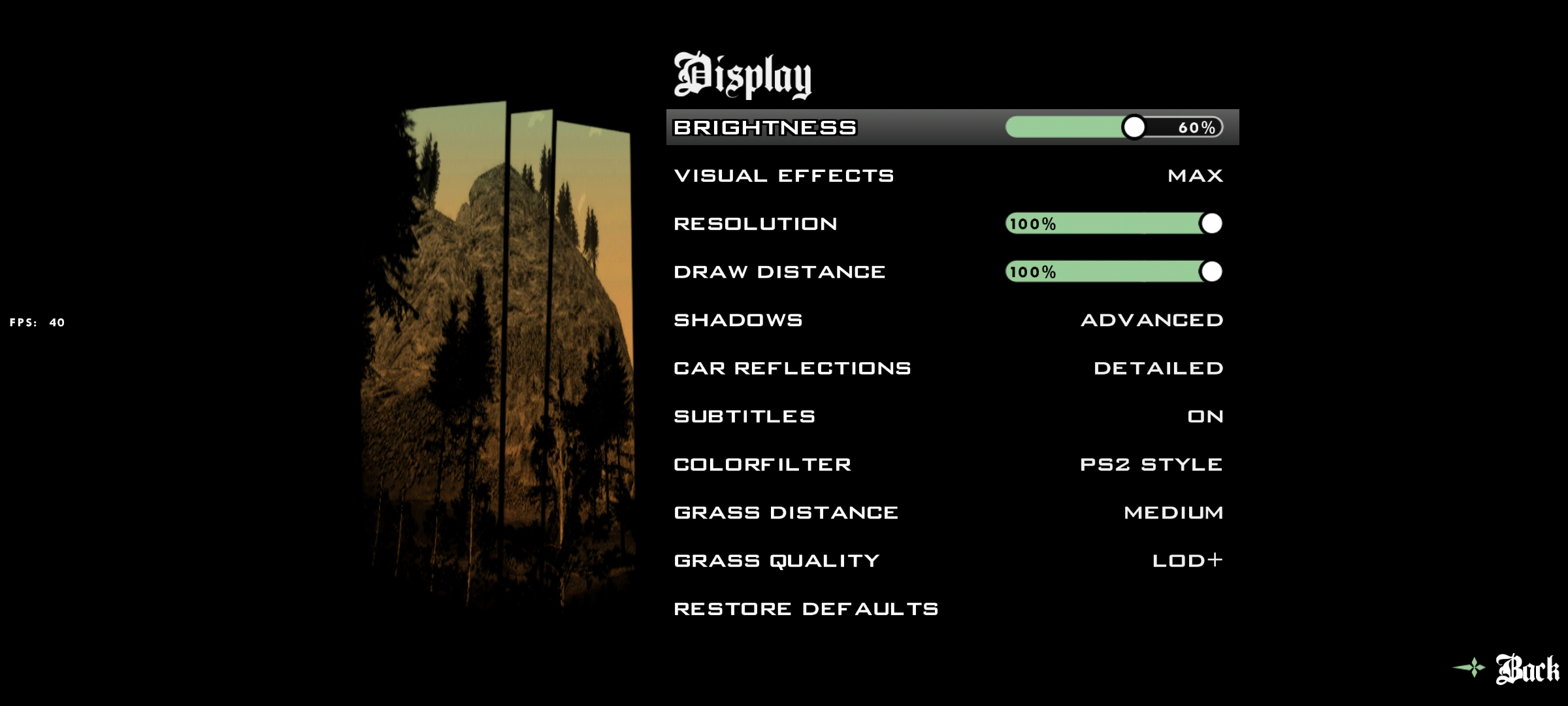Toggle Subtitles off
1568x706 pixels.
[1205, 416]
